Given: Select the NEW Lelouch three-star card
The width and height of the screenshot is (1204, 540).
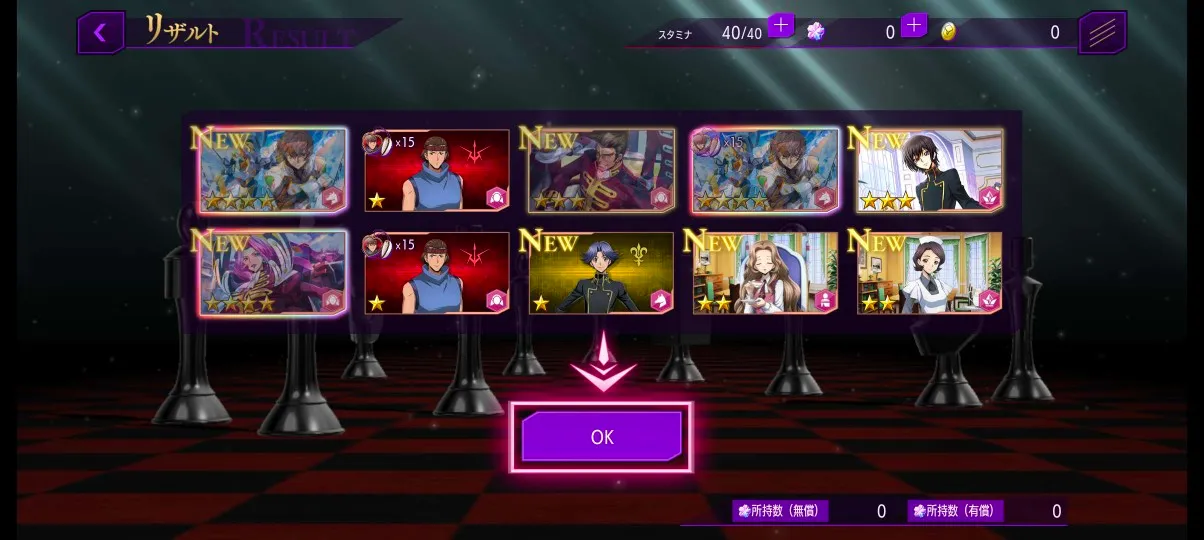Looking at the screenshot, I should (929, 171).
